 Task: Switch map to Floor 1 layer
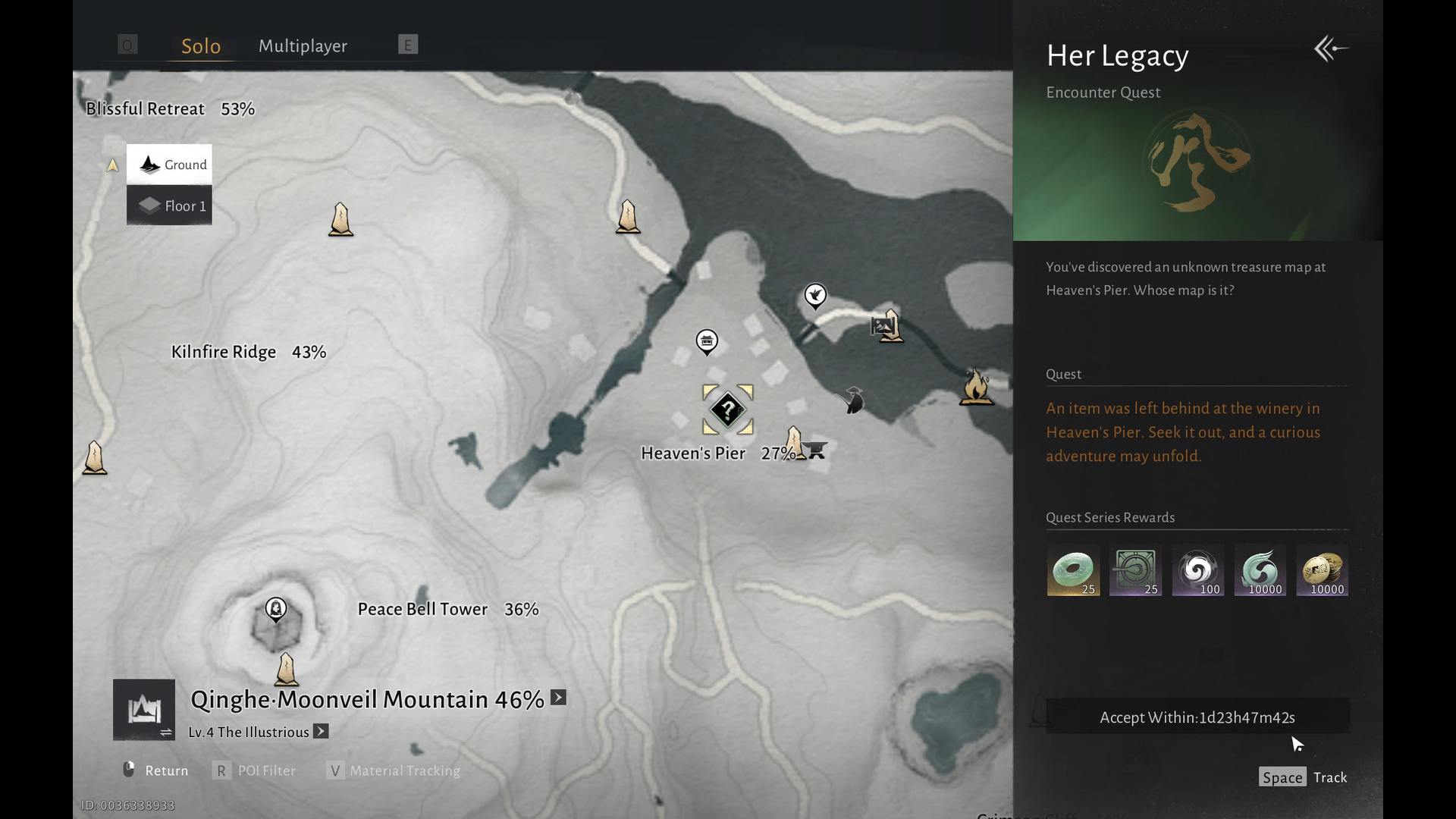pyautogui.click(x=169, y=206)
